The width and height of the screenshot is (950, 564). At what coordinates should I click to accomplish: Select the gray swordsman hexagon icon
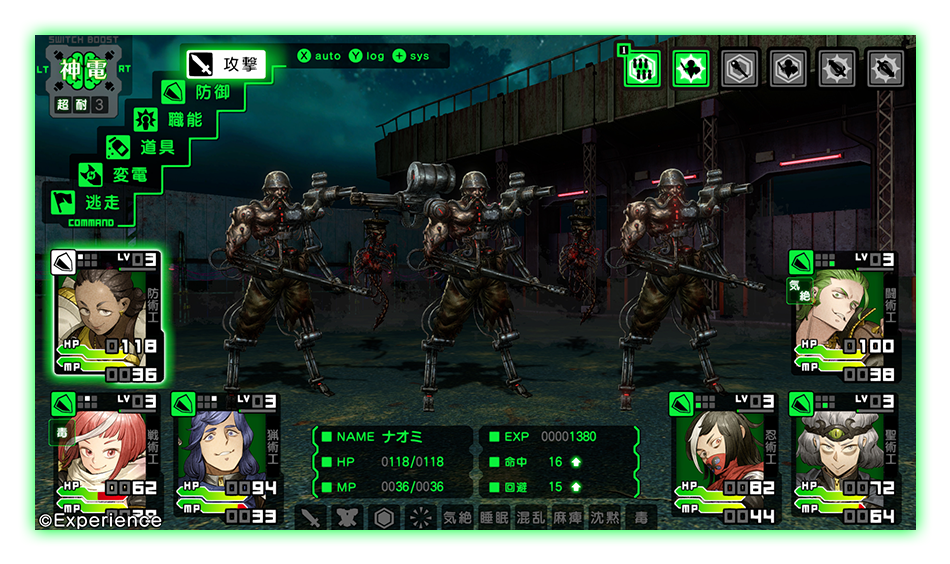coord(788,68)
